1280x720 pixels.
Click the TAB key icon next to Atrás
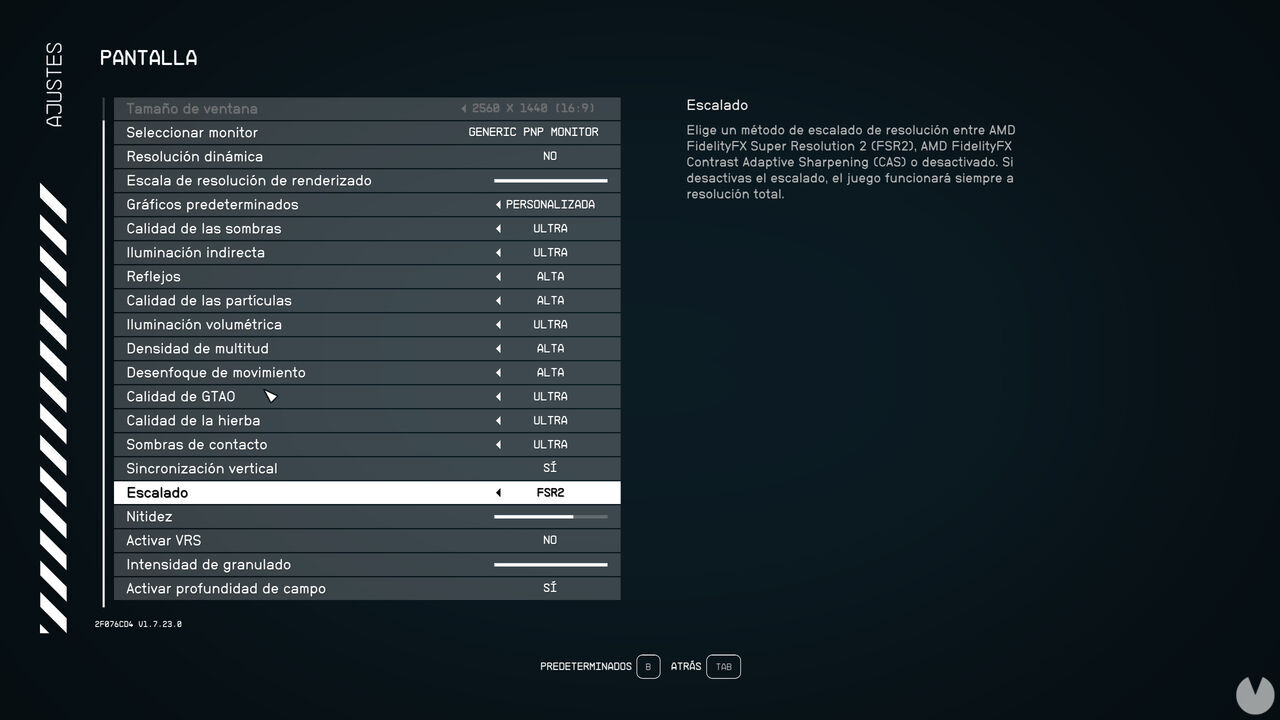pyautogui.click(x=723, y=666)
